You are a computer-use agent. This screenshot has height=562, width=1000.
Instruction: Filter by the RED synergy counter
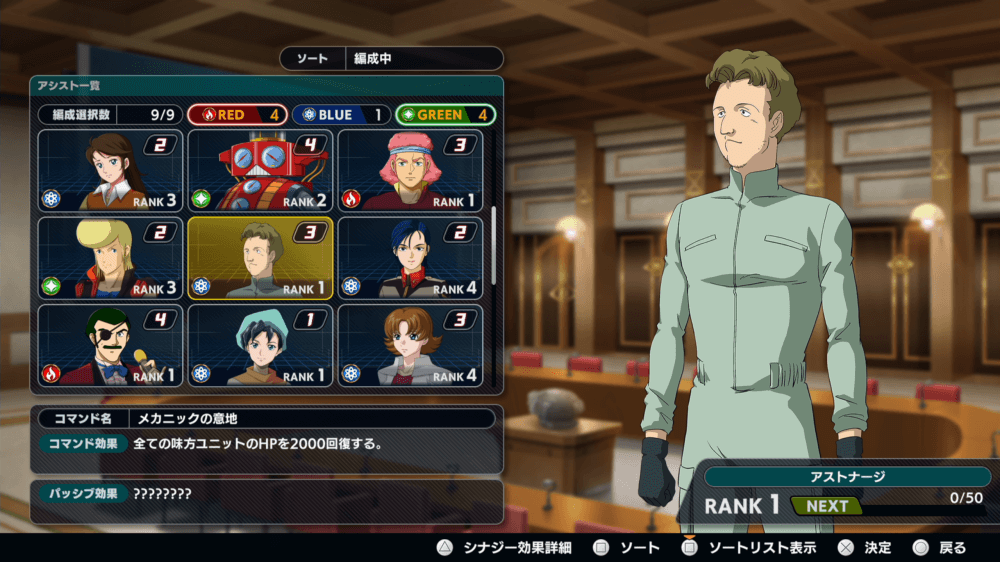237,115
